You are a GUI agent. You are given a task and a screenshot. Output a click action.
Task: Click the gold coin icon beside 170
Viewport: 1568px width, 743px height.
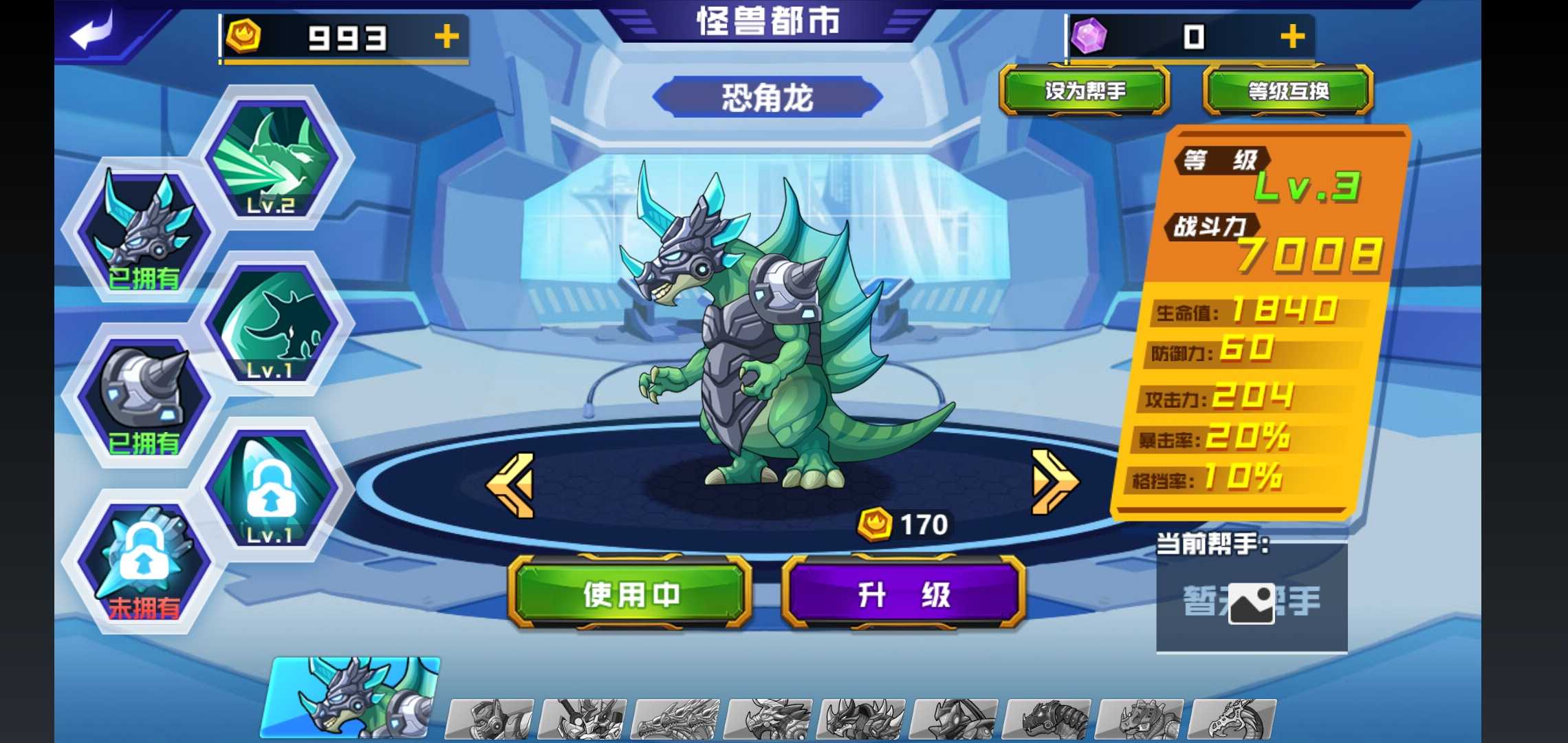(875, 524)
